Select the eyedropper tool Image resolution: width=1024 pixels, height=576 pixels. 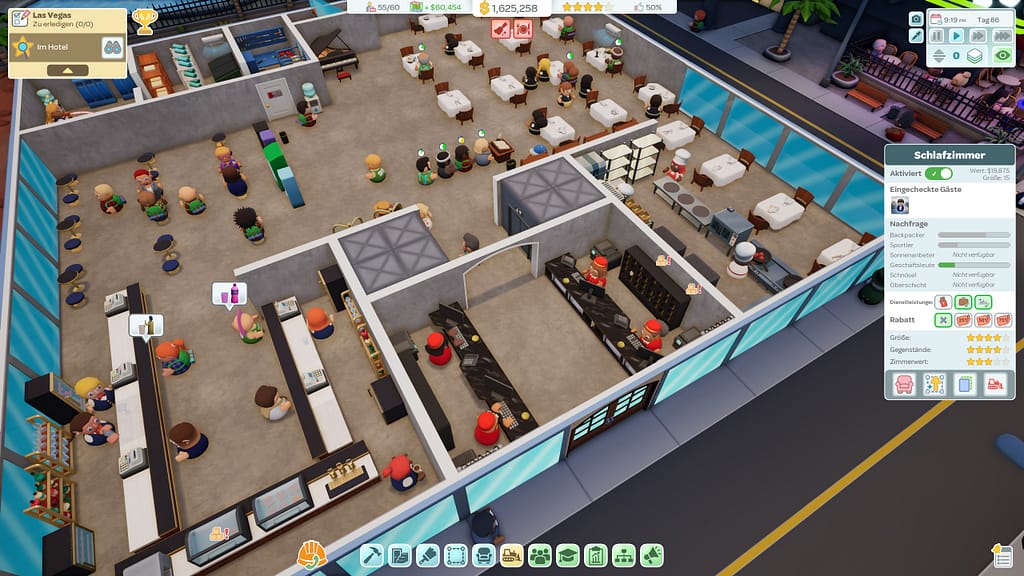(x=916, y=36)
